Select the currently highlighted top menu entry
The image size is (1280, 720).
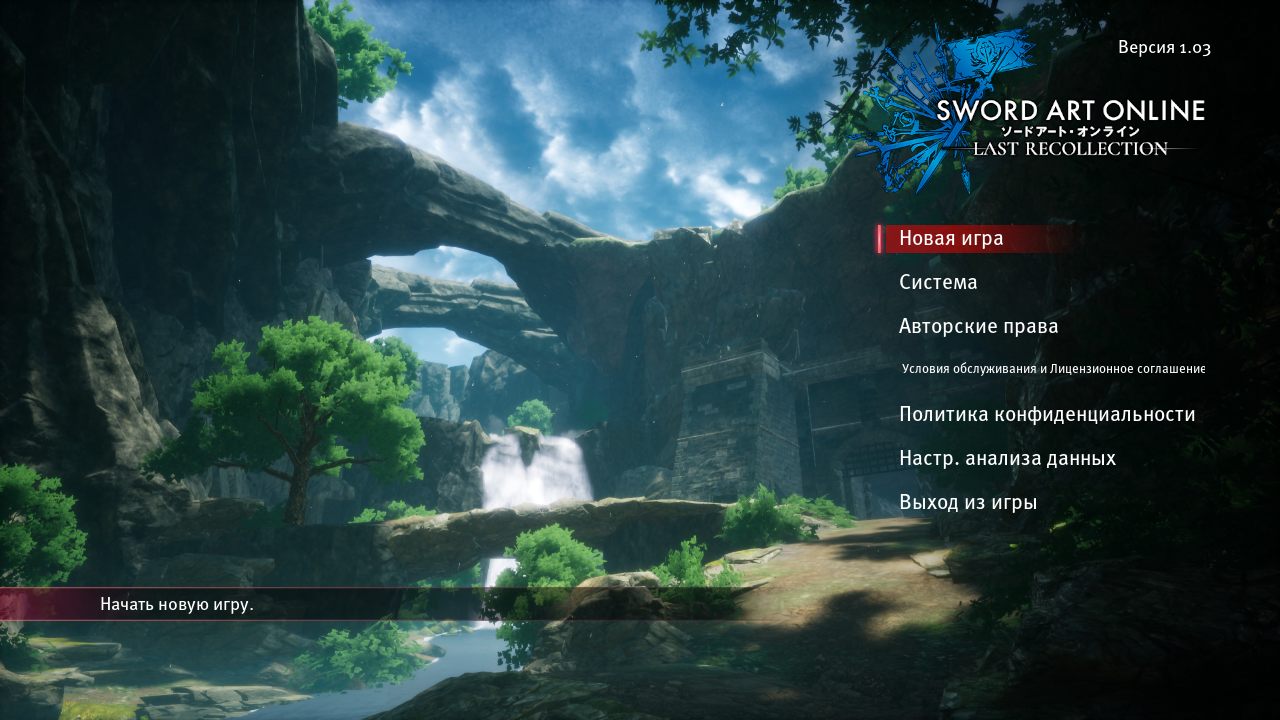(x=950, y=238)
